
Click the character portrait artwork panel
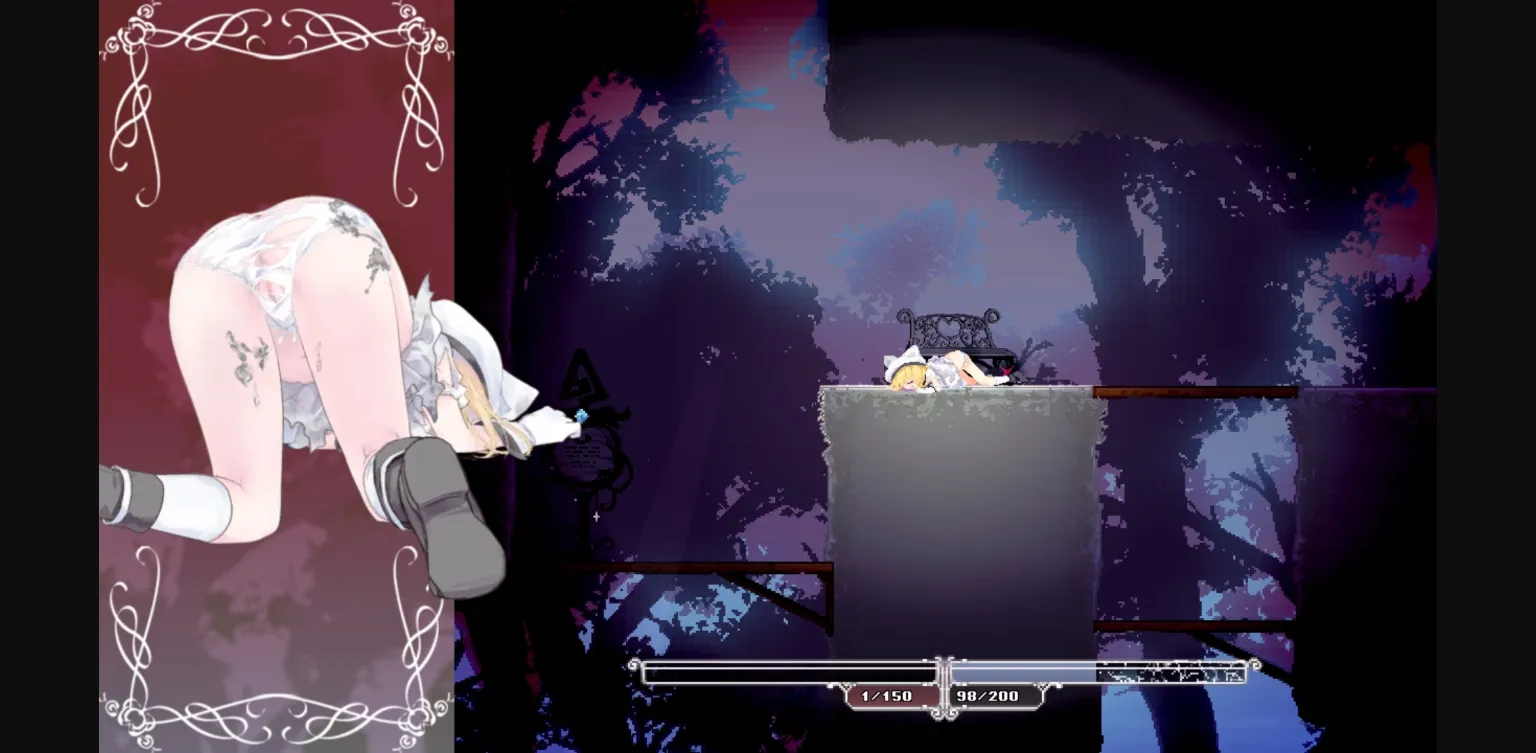(x=275, y=375)
